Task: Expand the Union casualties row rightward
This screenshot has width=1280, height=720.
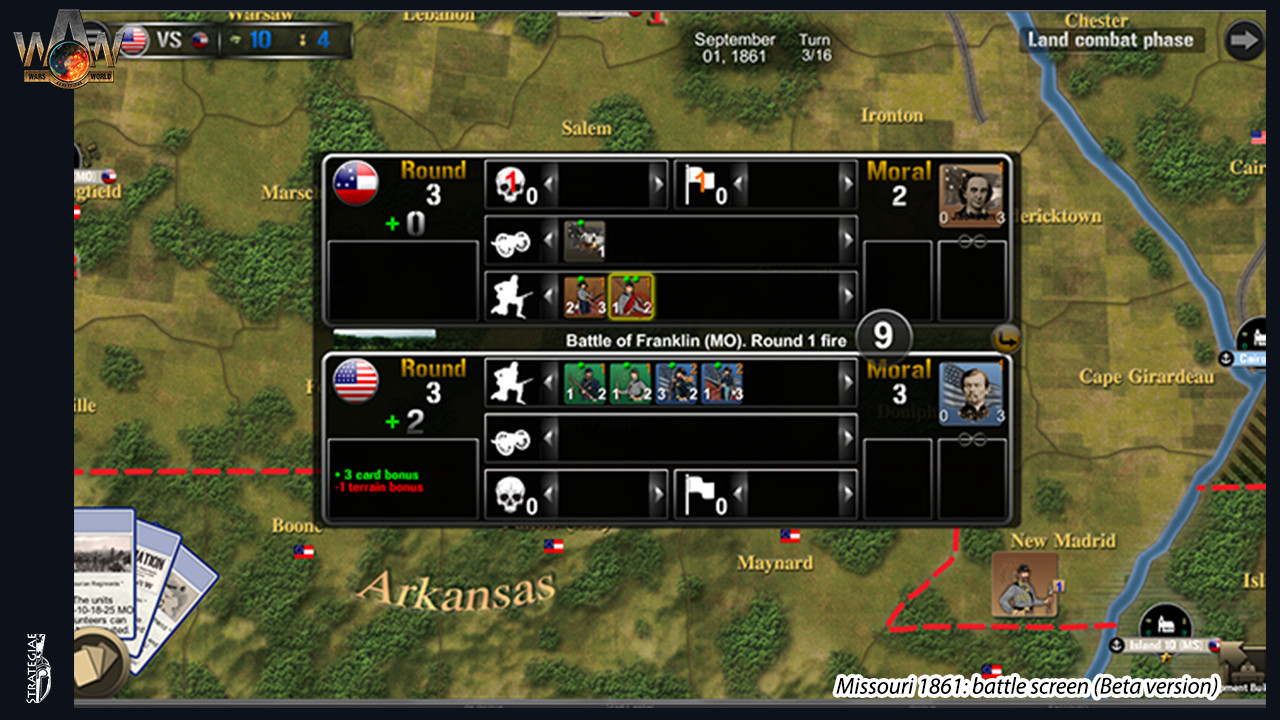Action: (660, 491)
